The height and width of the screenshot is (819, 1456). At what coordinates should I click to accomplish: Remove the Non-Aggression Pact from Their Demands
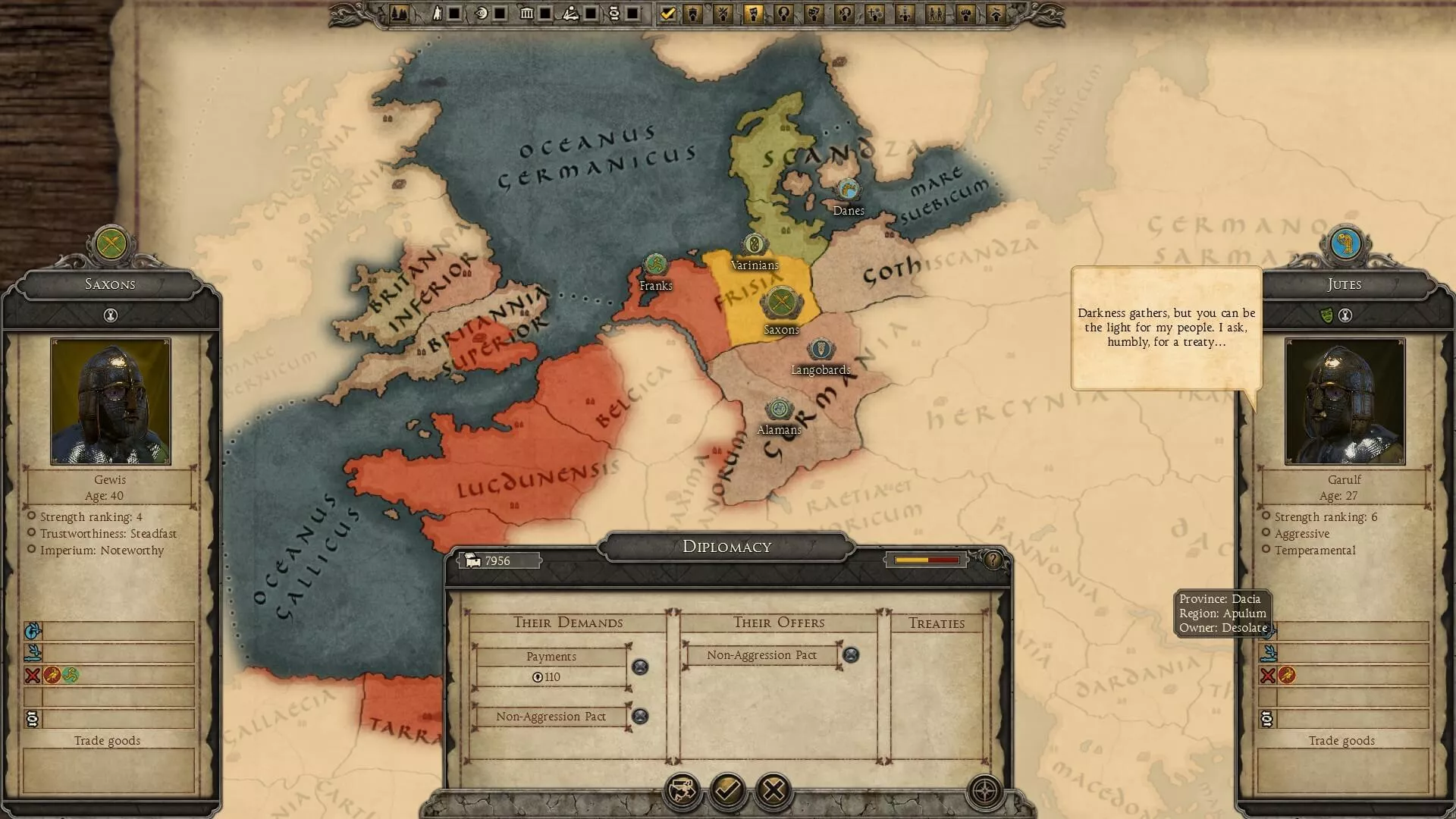(640, 717)
